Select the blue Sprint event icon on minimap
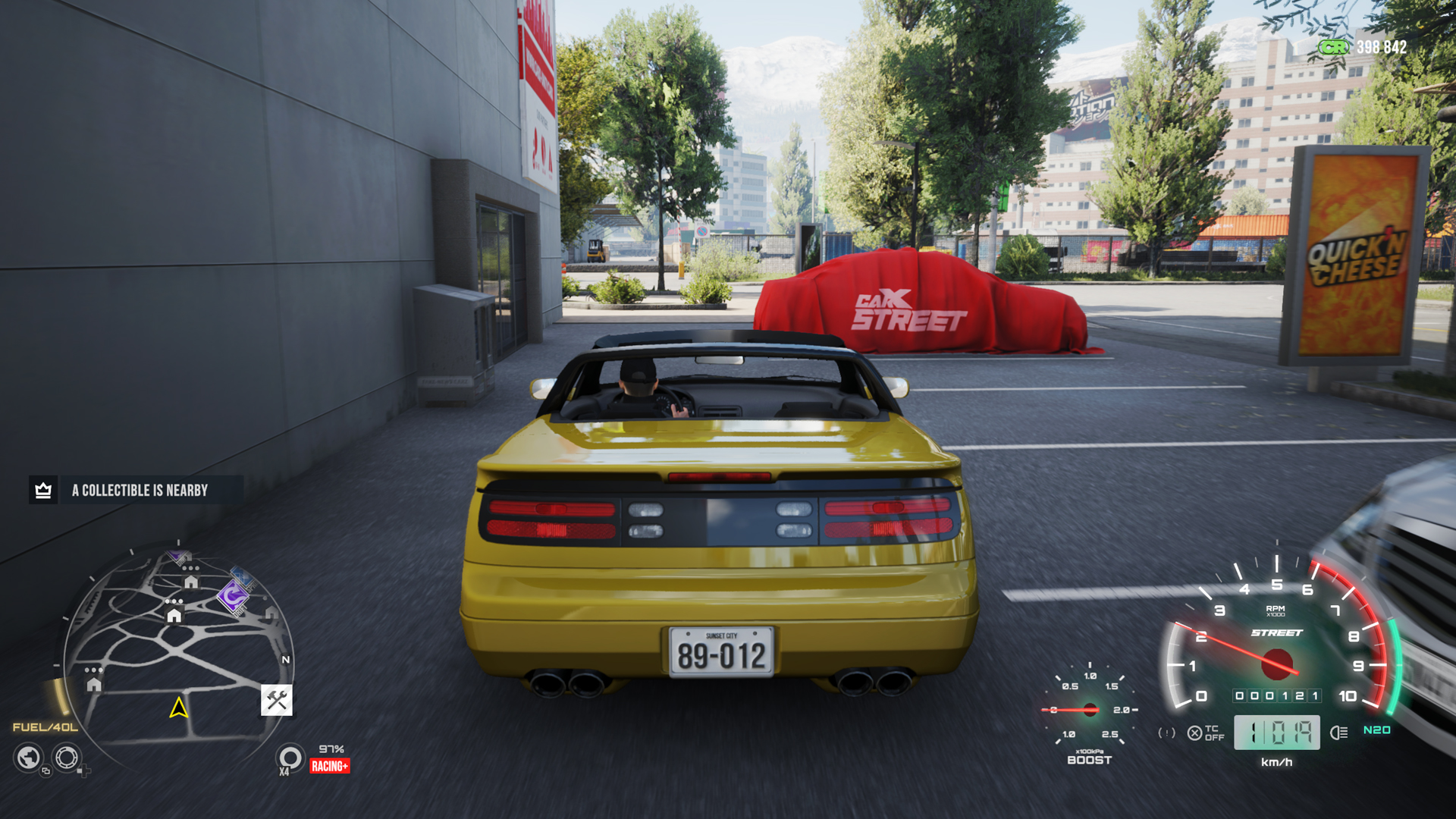Viewport: 1456px width, 819px height. (x=241, y=577)
